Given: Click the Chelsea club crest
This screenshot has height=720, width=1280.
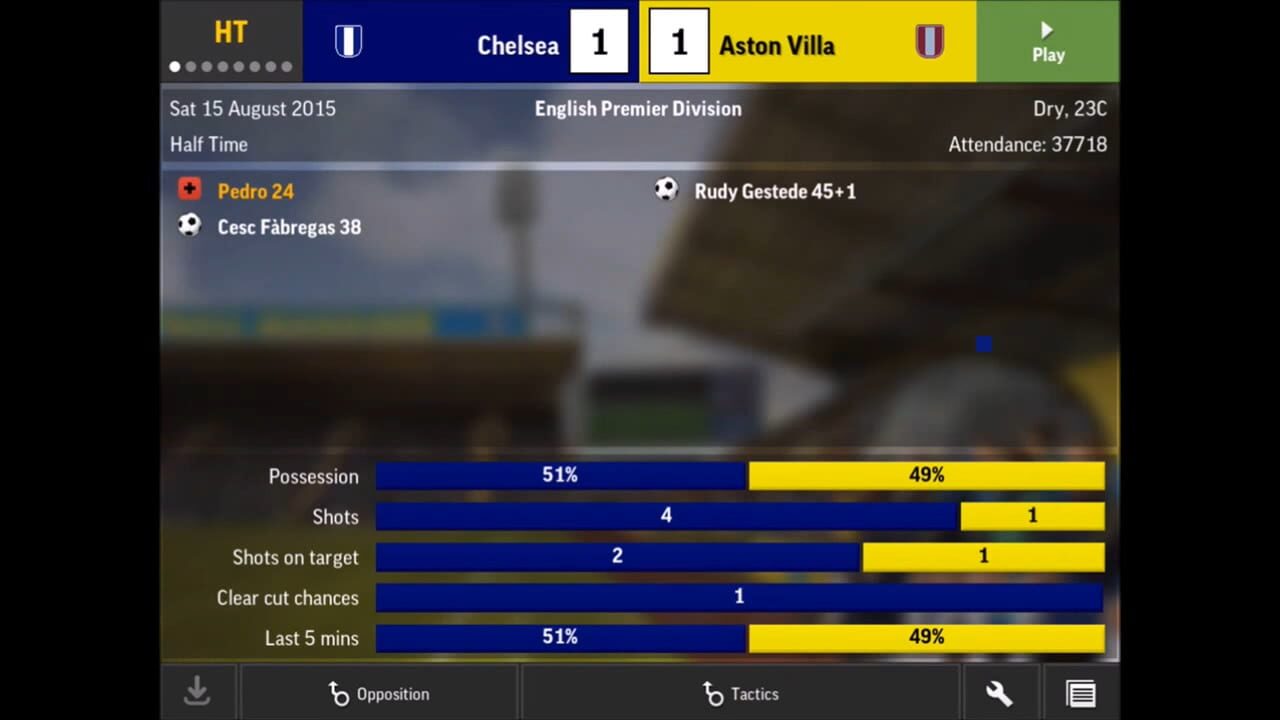Looking at the screenshot, I should 348,42.
